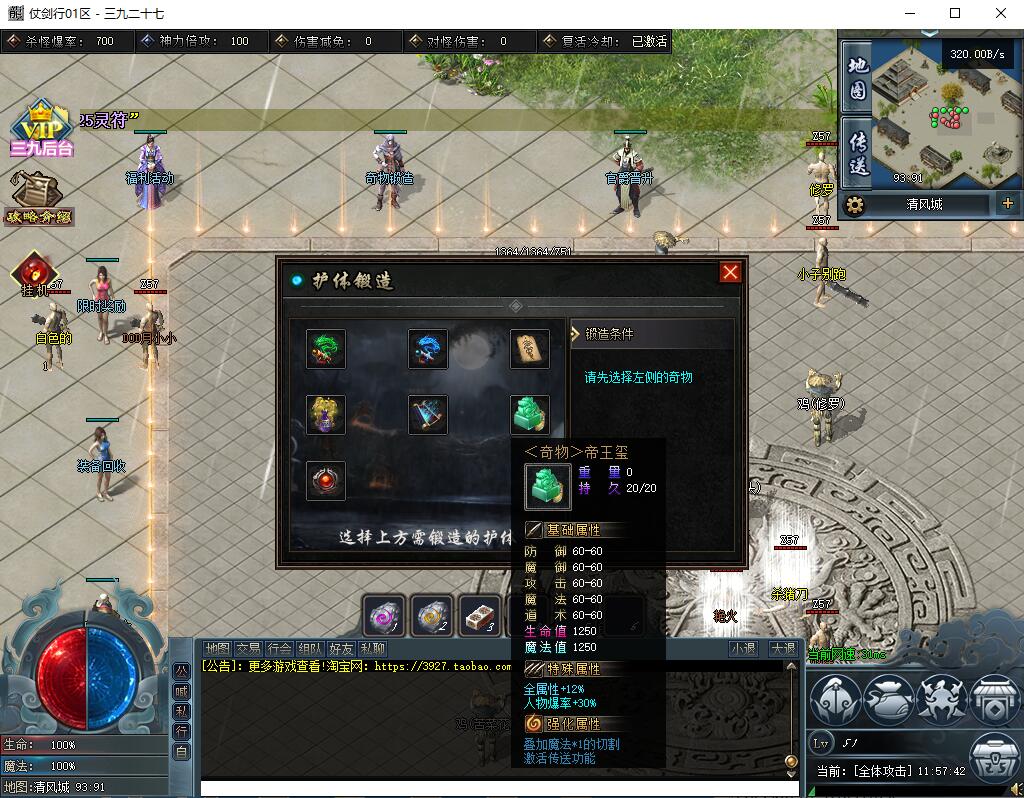Switch chat to the 私聊 whisper tab
This screenshot has height=798, width=1024.
coord(372,648)
